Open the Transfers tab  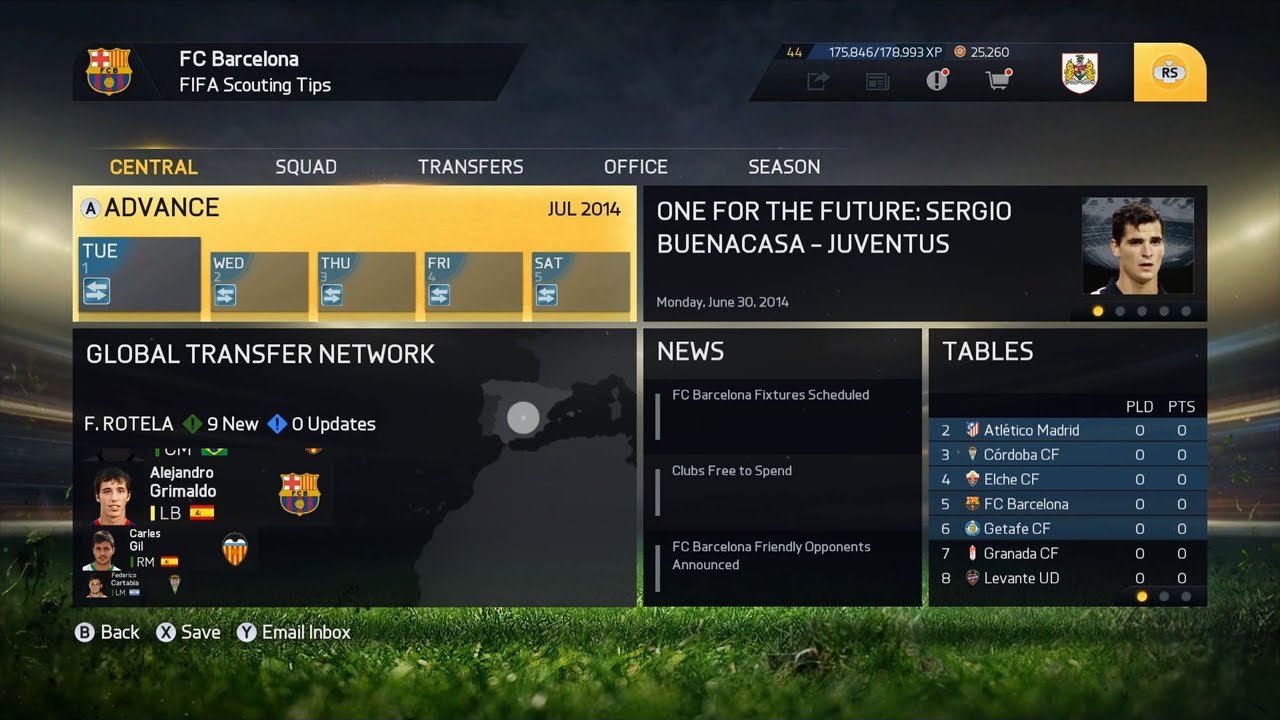click(470, 167)
